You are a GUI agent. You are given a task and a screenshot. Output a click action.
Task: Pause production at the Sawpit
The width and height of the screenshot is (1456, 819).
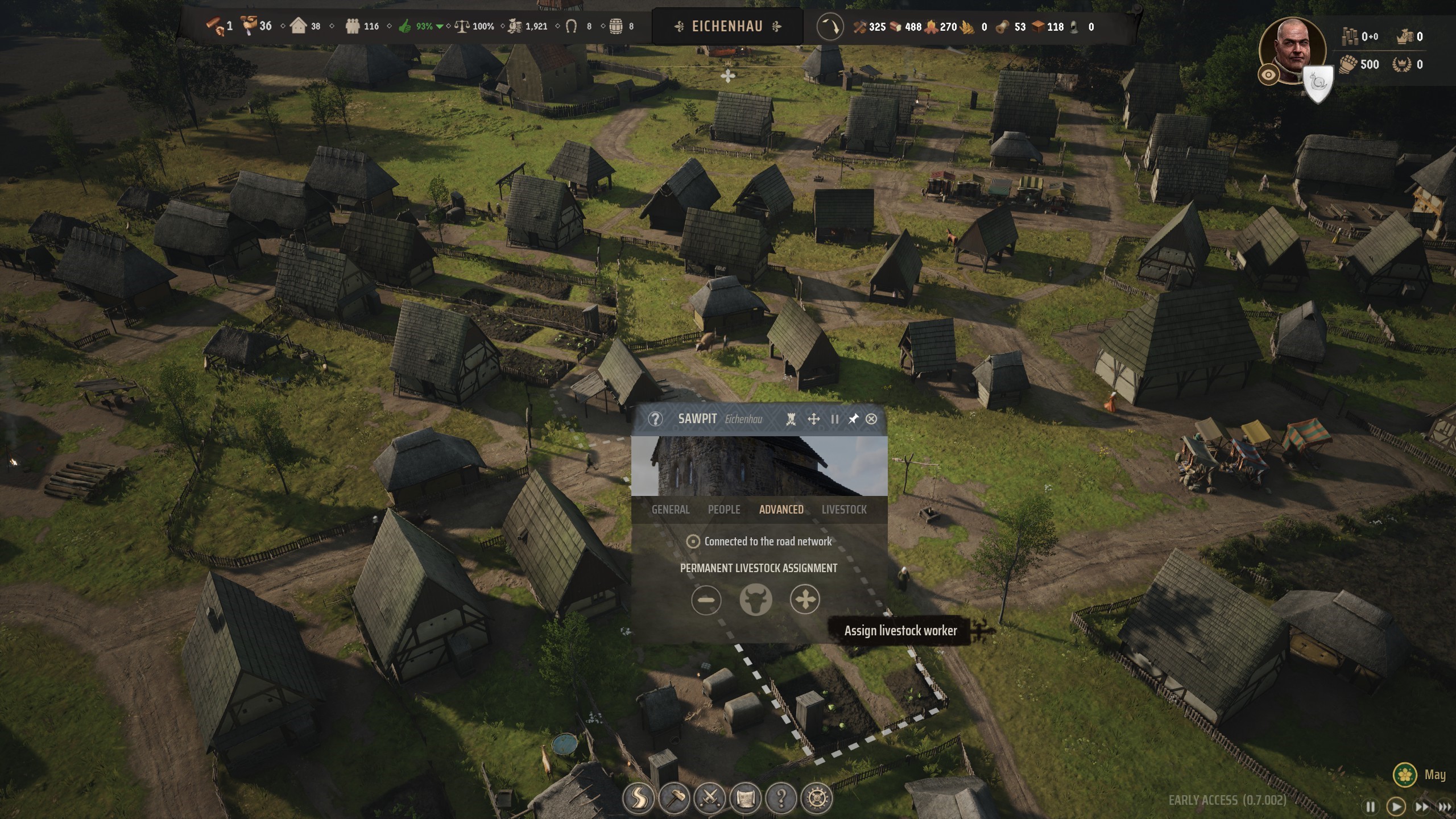(834, 419)
